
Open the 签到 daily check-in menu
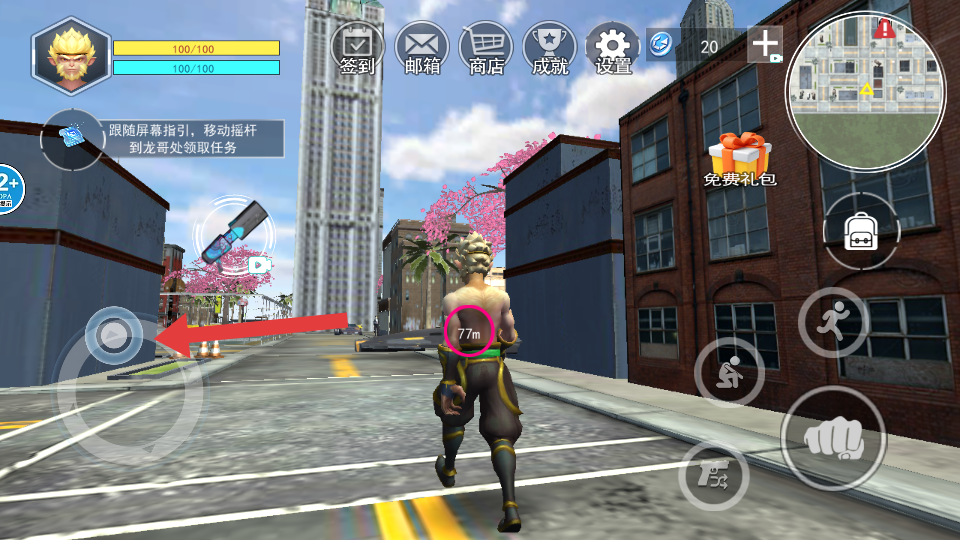coord(357,48)
